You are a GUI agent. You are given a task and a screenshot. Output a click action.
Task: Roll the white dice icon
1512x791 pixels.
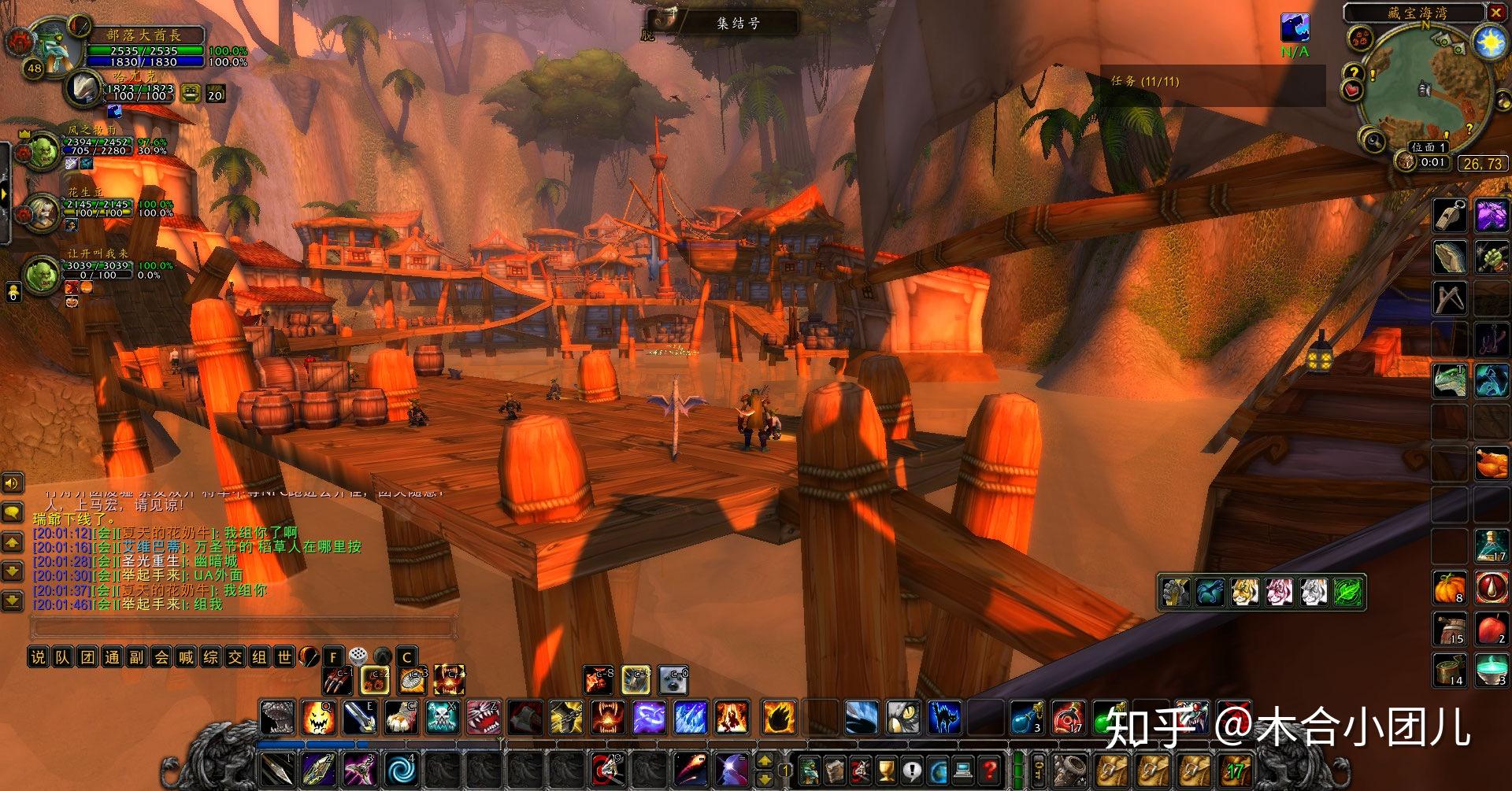pyautogui.click(x=358, y=656)
